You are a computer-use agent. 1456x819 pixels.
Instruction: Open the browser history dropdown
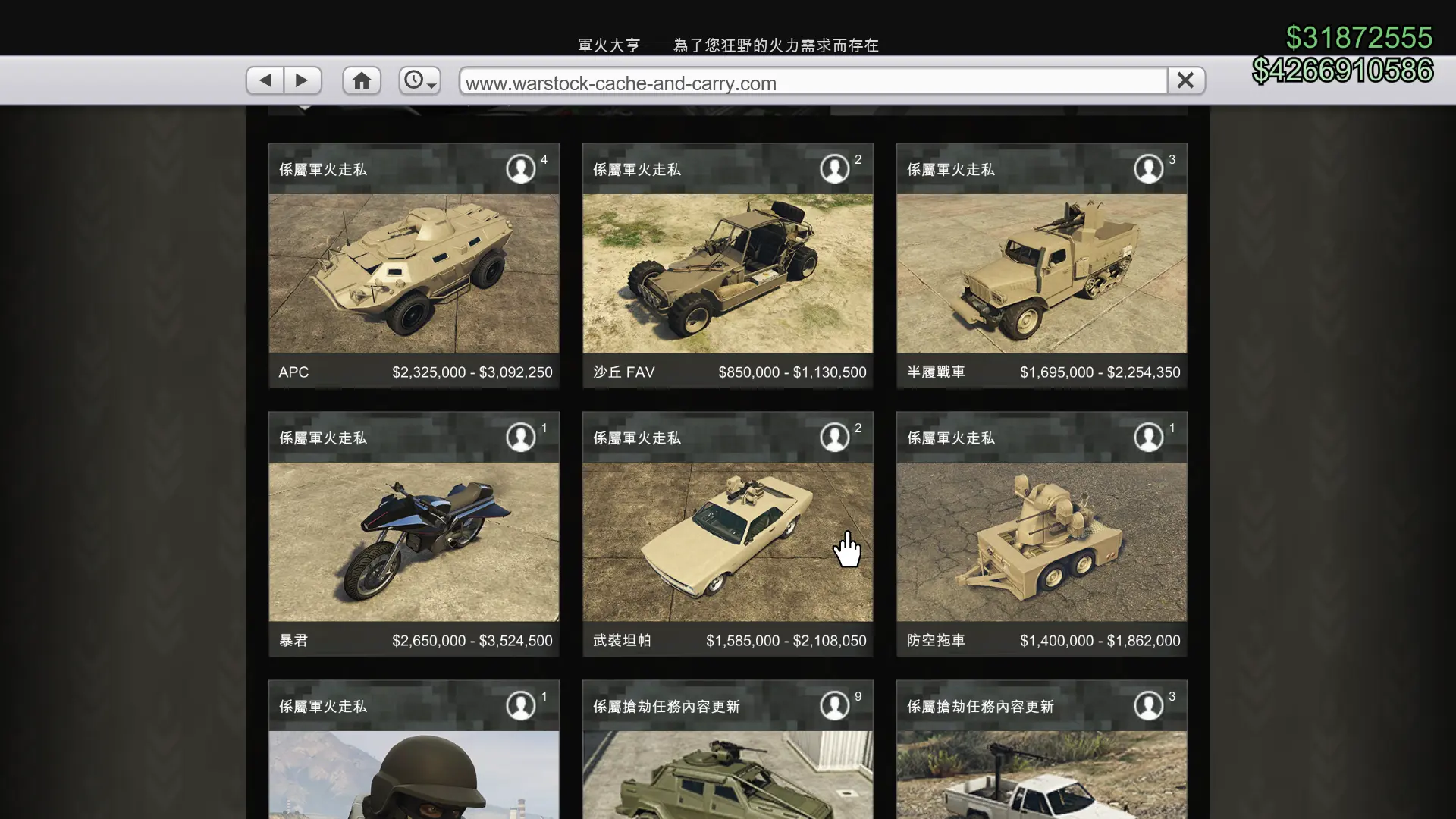coord(419,80)
